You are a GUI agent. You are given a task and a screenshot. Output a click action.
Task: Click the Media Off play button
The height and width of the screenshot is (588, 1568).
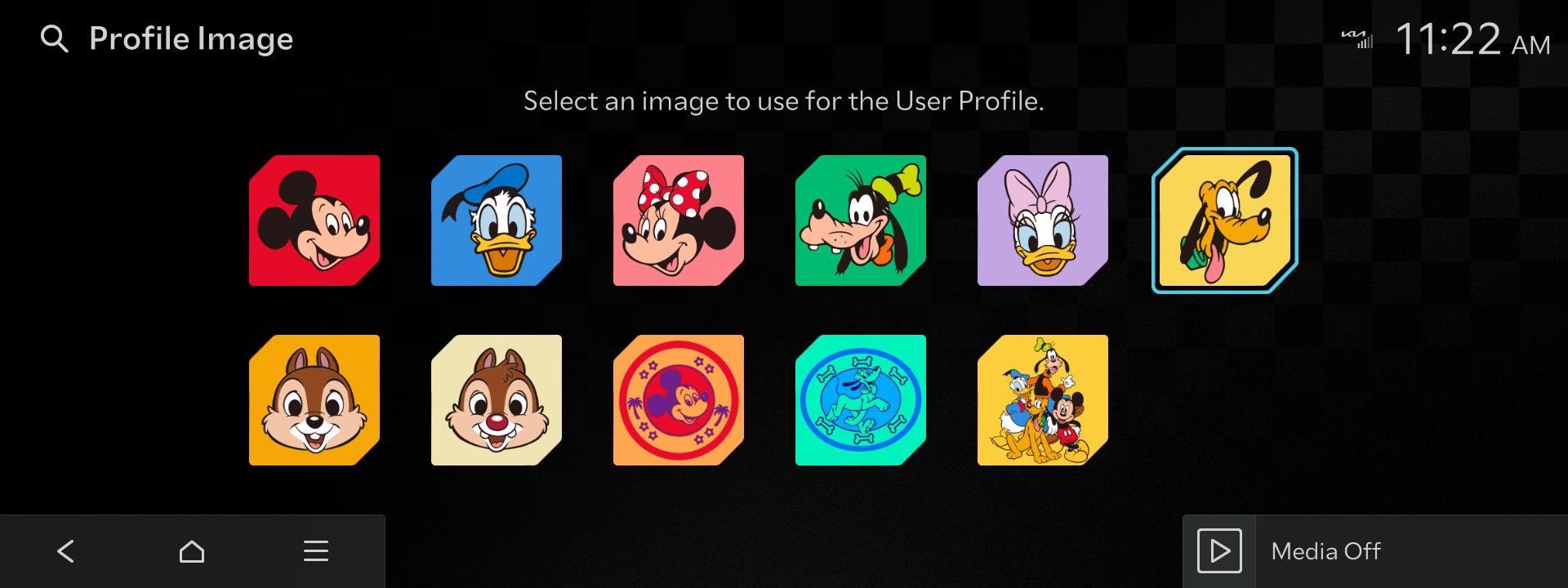pyautogui.click(x=1219, y=551)
